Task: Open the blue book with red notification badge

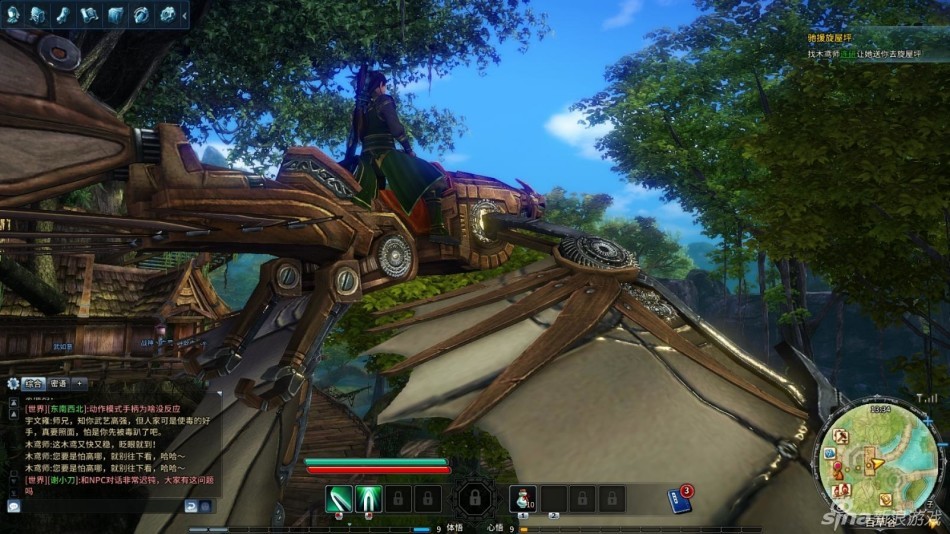Action: pos(679,498)
